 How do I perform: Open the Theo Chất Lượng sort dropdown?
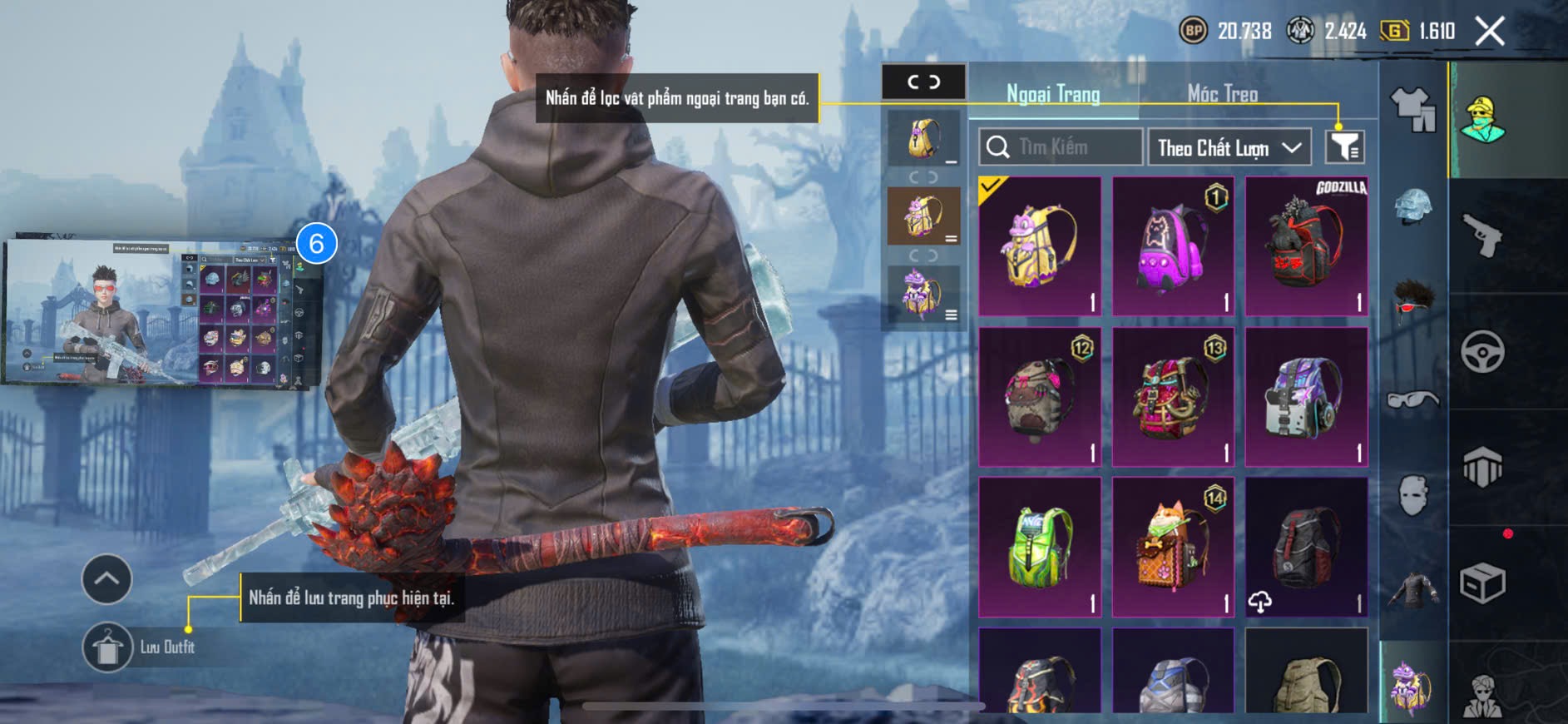(x=1229, y=147)
